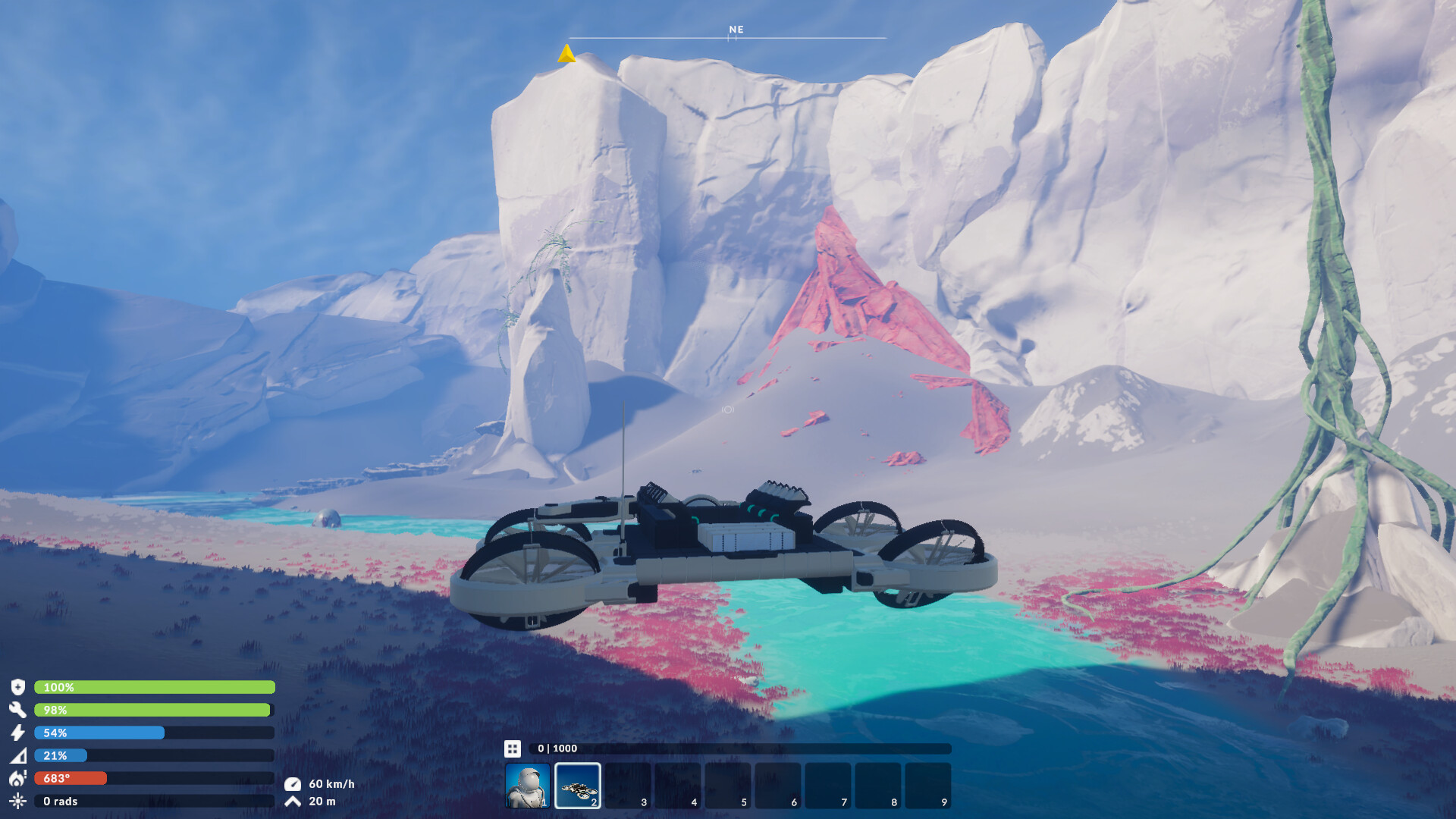
Task: Click the NE heading on the compass bar
Action: pyautogui.click(x=734, y=30)
